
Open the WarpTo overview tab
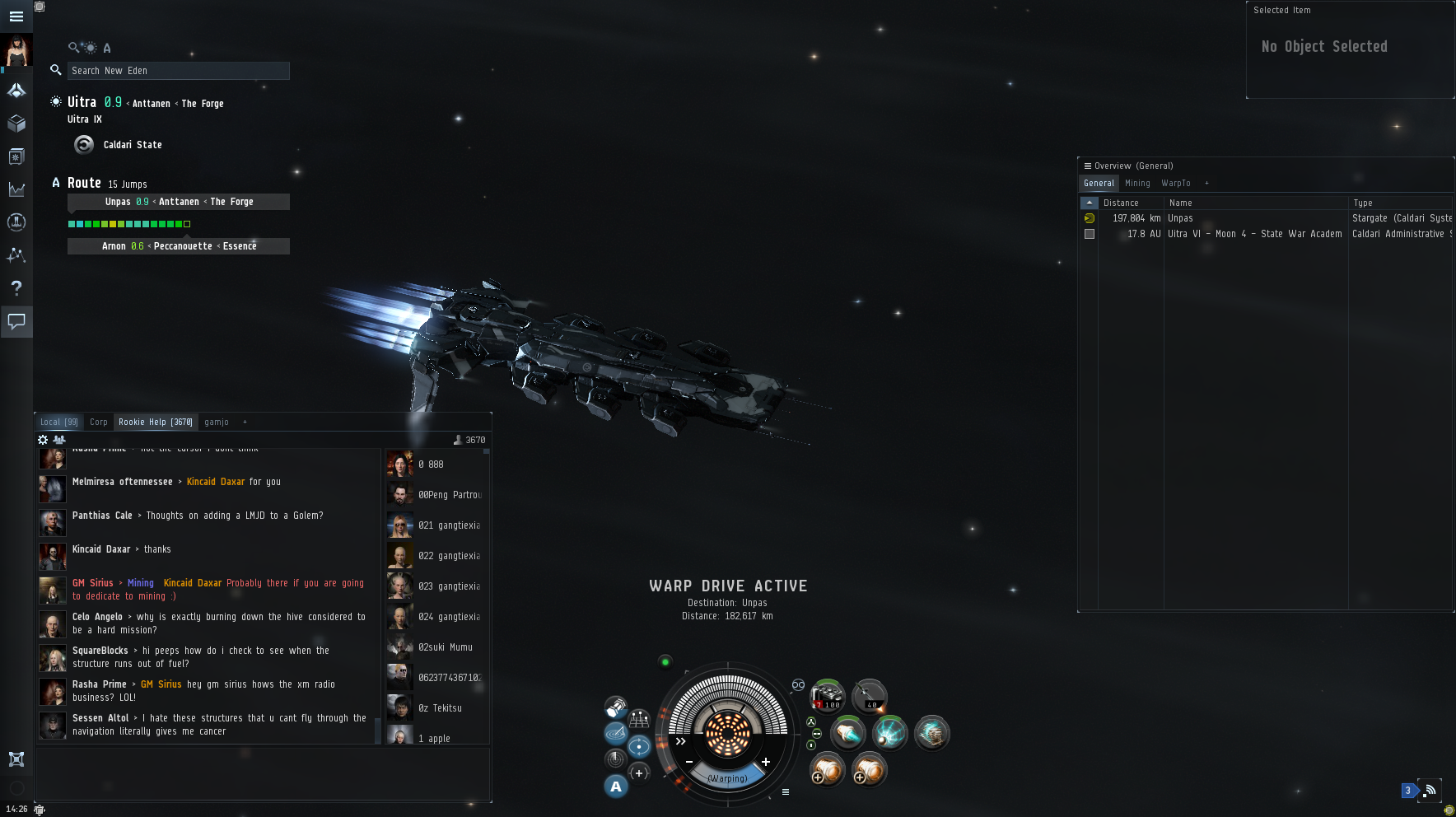coord(1175,184)
